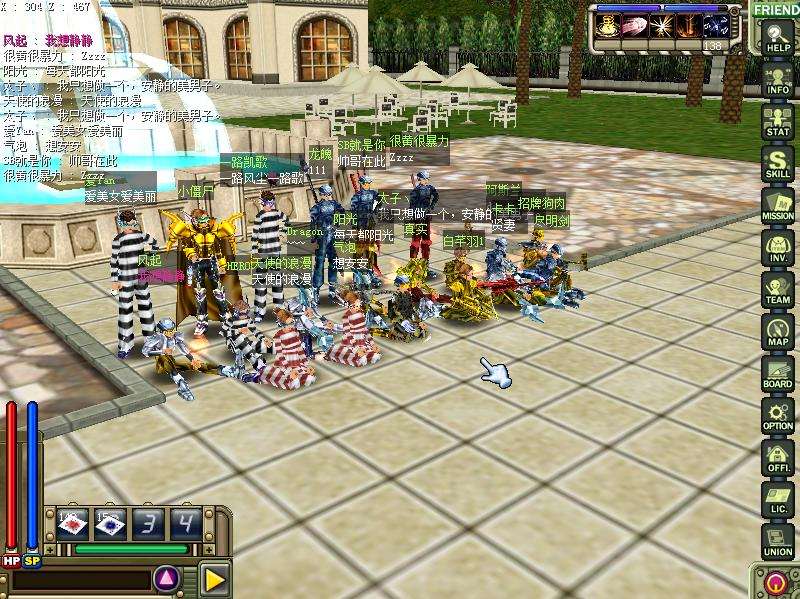Use the blue potion in the second hotbar slot

click(x=110, y=523)
